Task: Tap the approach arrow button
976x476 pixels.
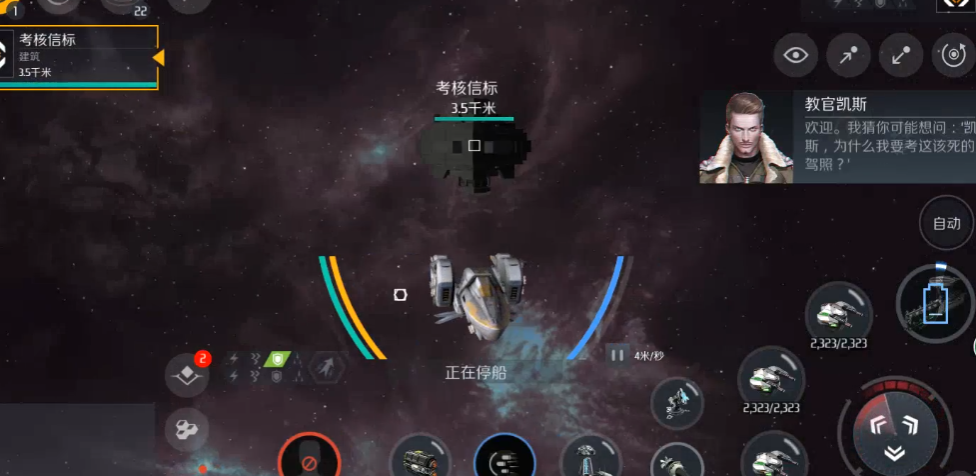Action: [848, 56]
